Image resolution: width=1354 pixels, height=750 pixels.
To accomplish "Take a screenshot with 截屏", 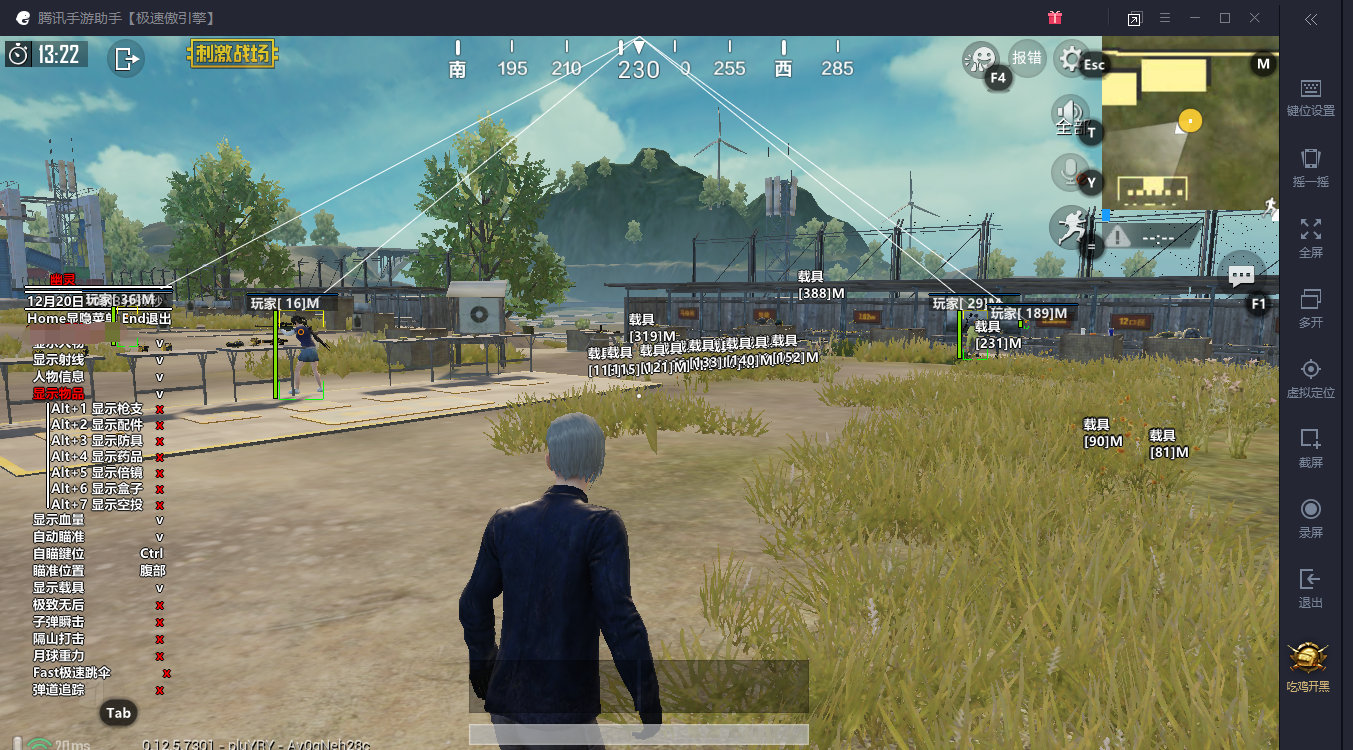I will tap(1310, 448).
